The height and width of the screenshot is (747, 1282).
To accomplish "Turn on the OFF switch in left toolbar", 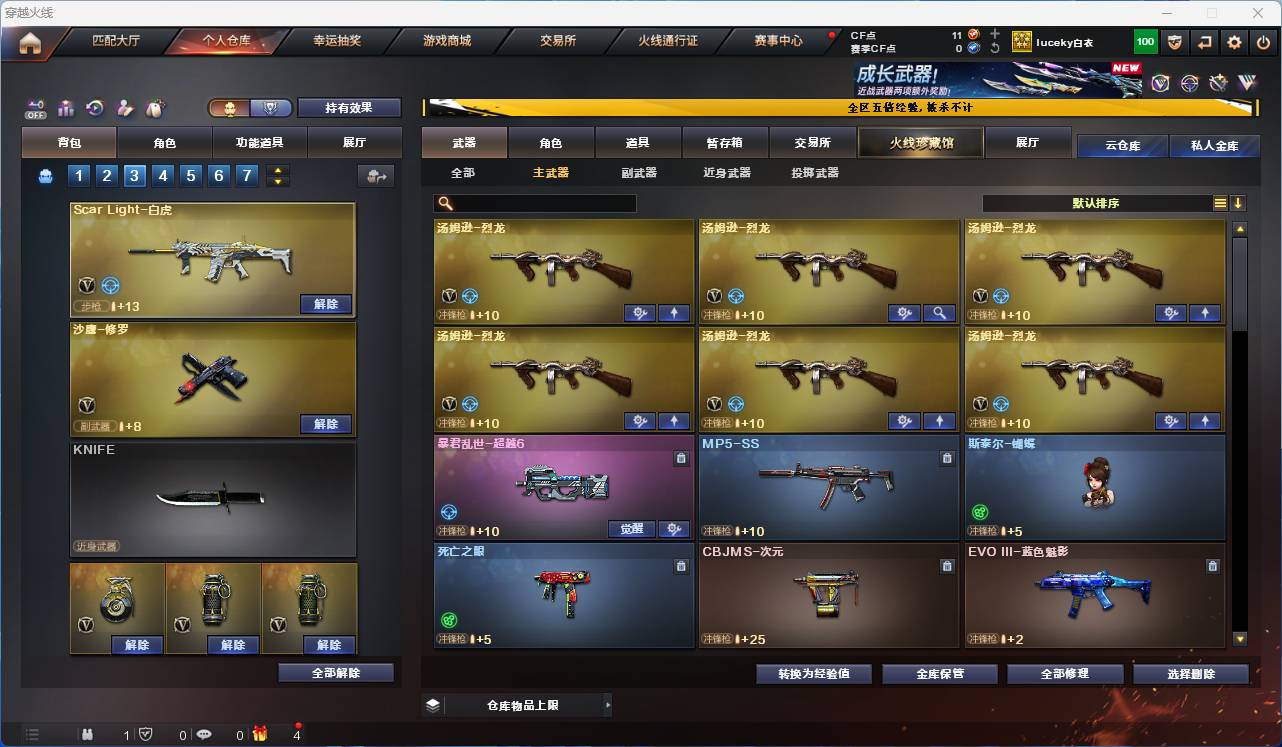I will click(x=35, y=108).
